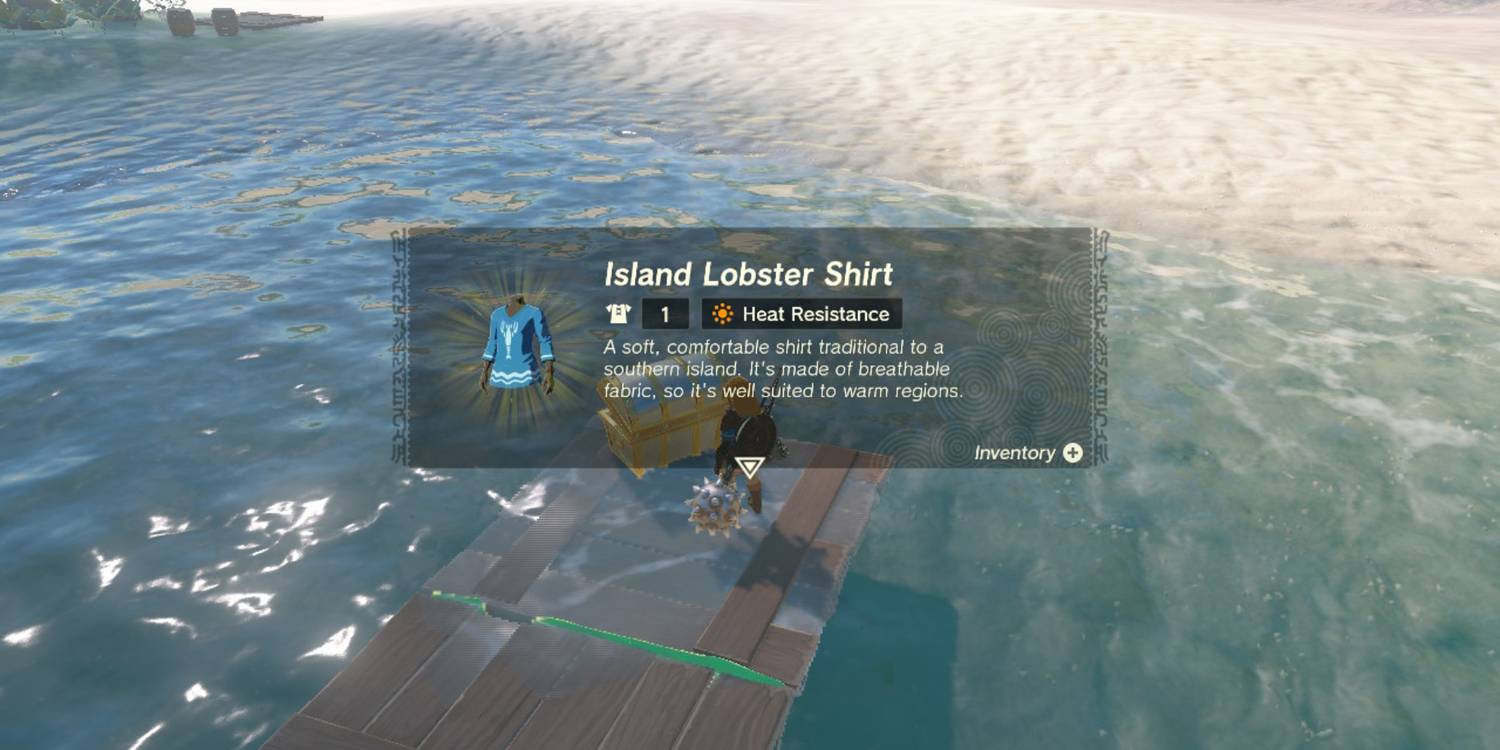This screenshot has height=750, width=1500.
Task: Click the spiked ball weapon on Link's back
Action: [714, 505]
